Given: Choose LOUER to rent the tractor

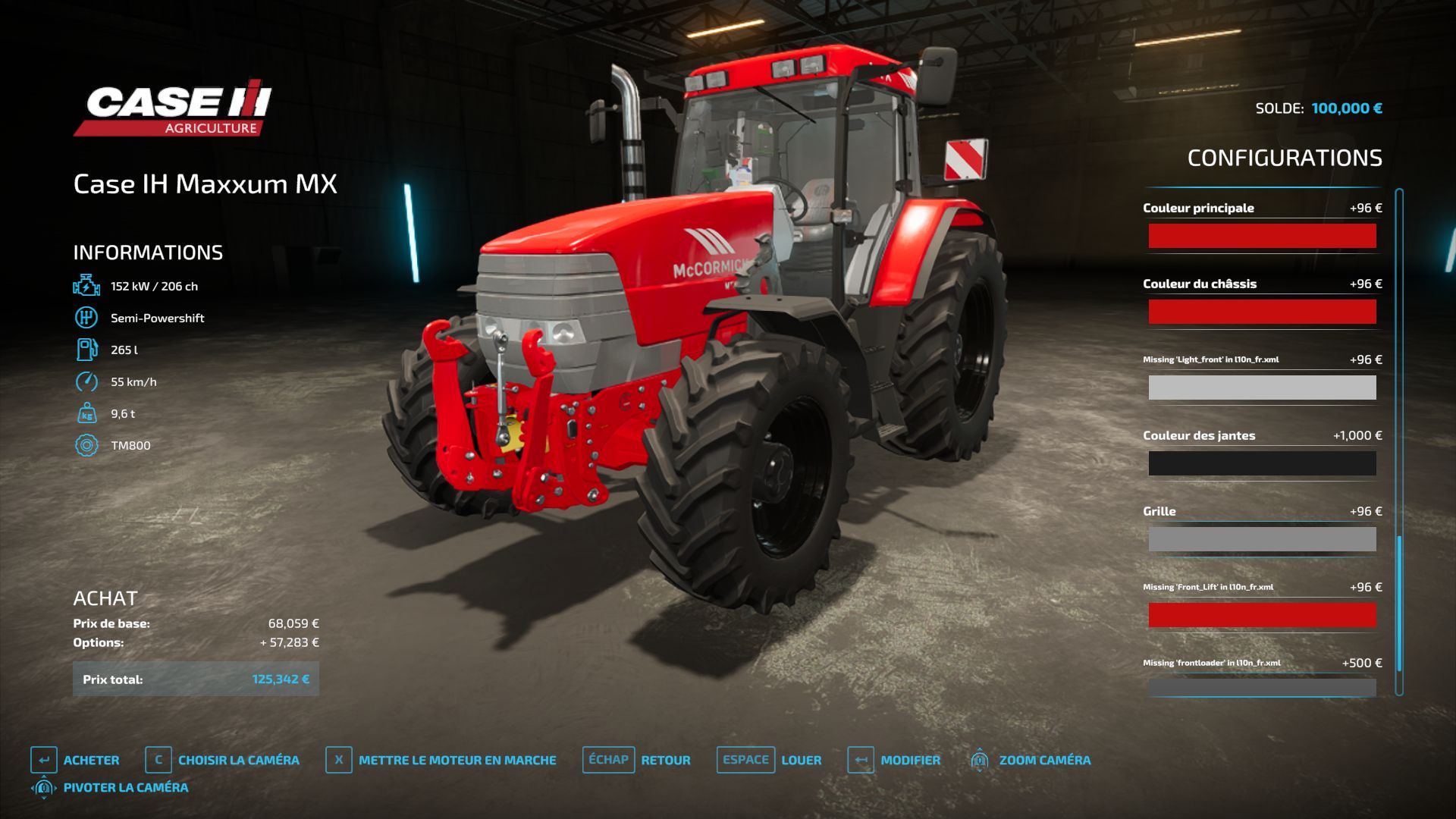Looking at the screenshot, I should point(769,760).
